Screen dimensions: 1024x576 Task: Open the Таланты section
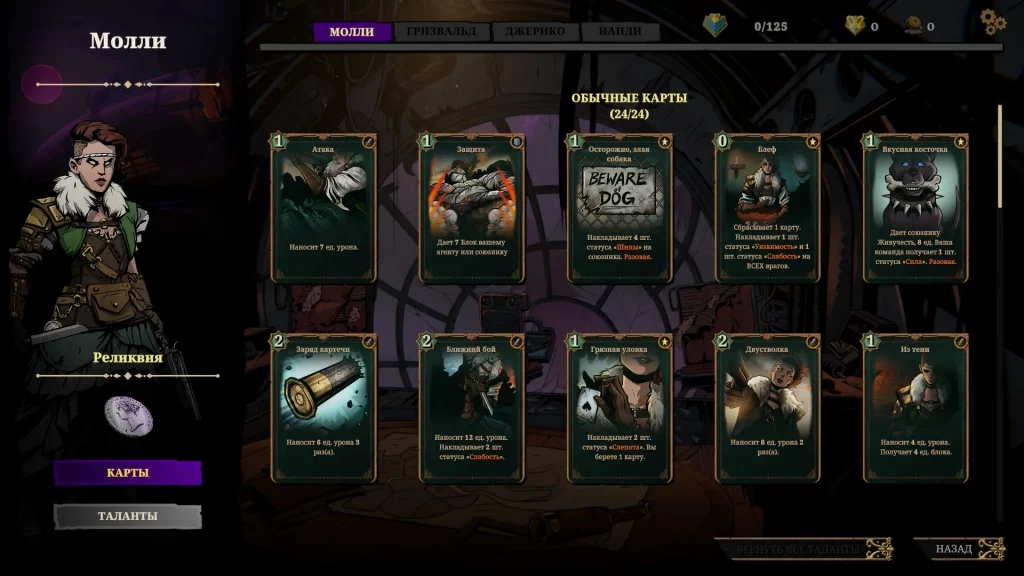127,516
